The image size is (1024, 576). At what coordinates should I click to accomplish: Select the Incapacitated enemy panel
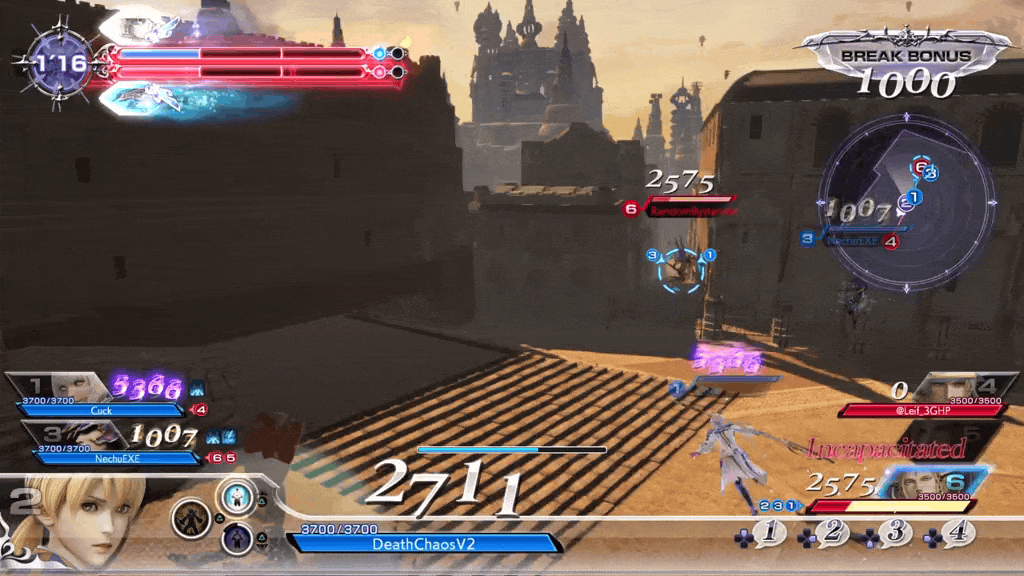[x=888, y=447]
